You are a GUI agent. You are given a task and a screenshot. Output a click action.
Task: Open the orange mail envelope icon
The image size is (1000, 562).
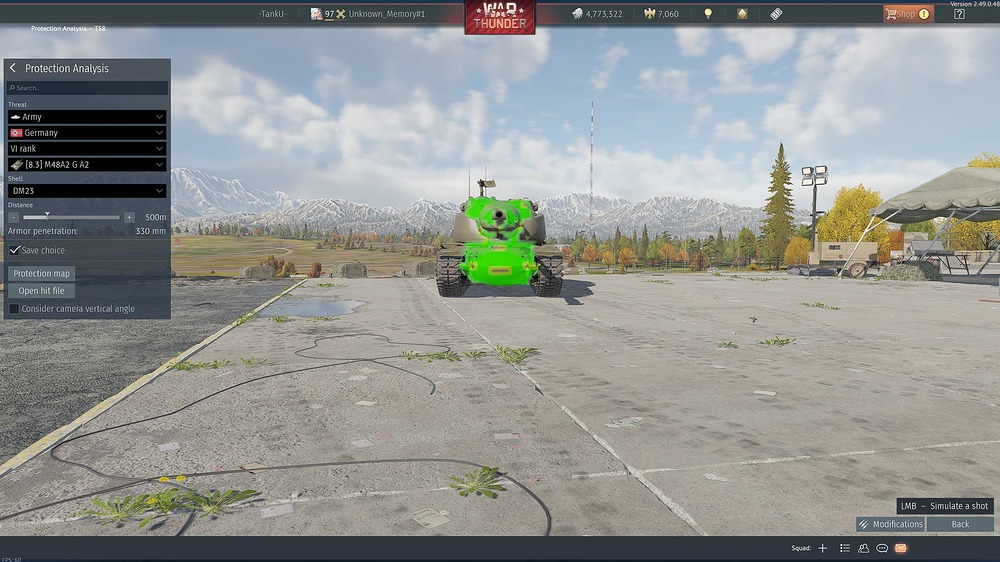coord(900,548)
